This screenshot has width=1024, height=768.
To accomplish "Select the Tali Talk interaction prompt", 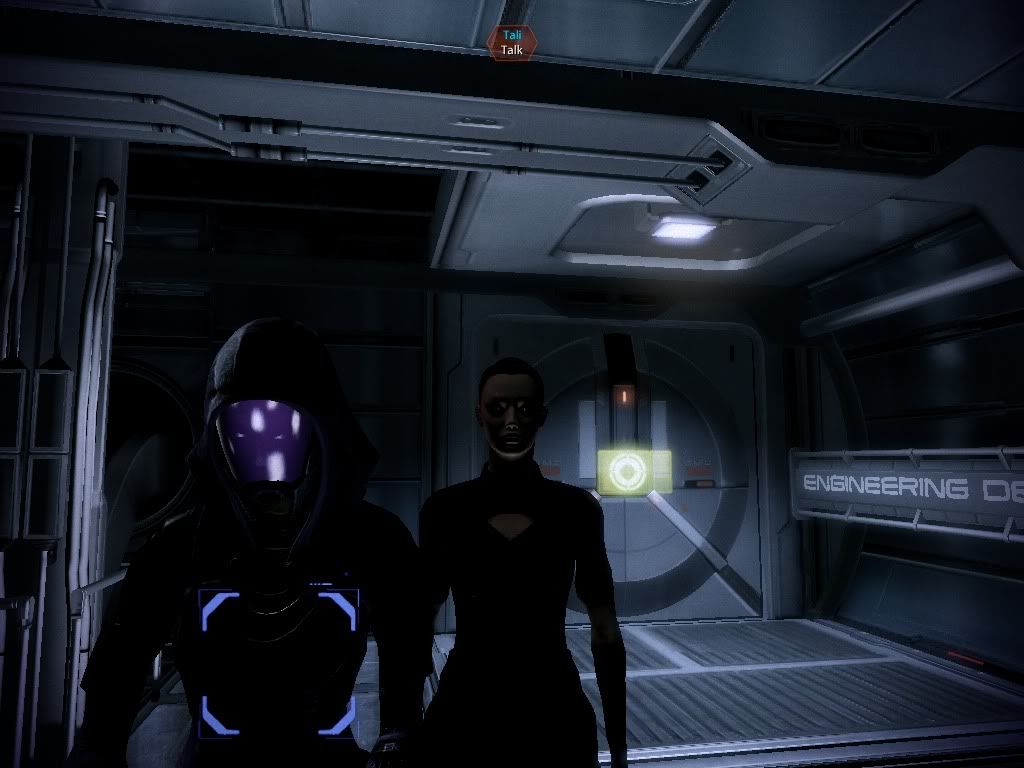I will tap(512, 42).
